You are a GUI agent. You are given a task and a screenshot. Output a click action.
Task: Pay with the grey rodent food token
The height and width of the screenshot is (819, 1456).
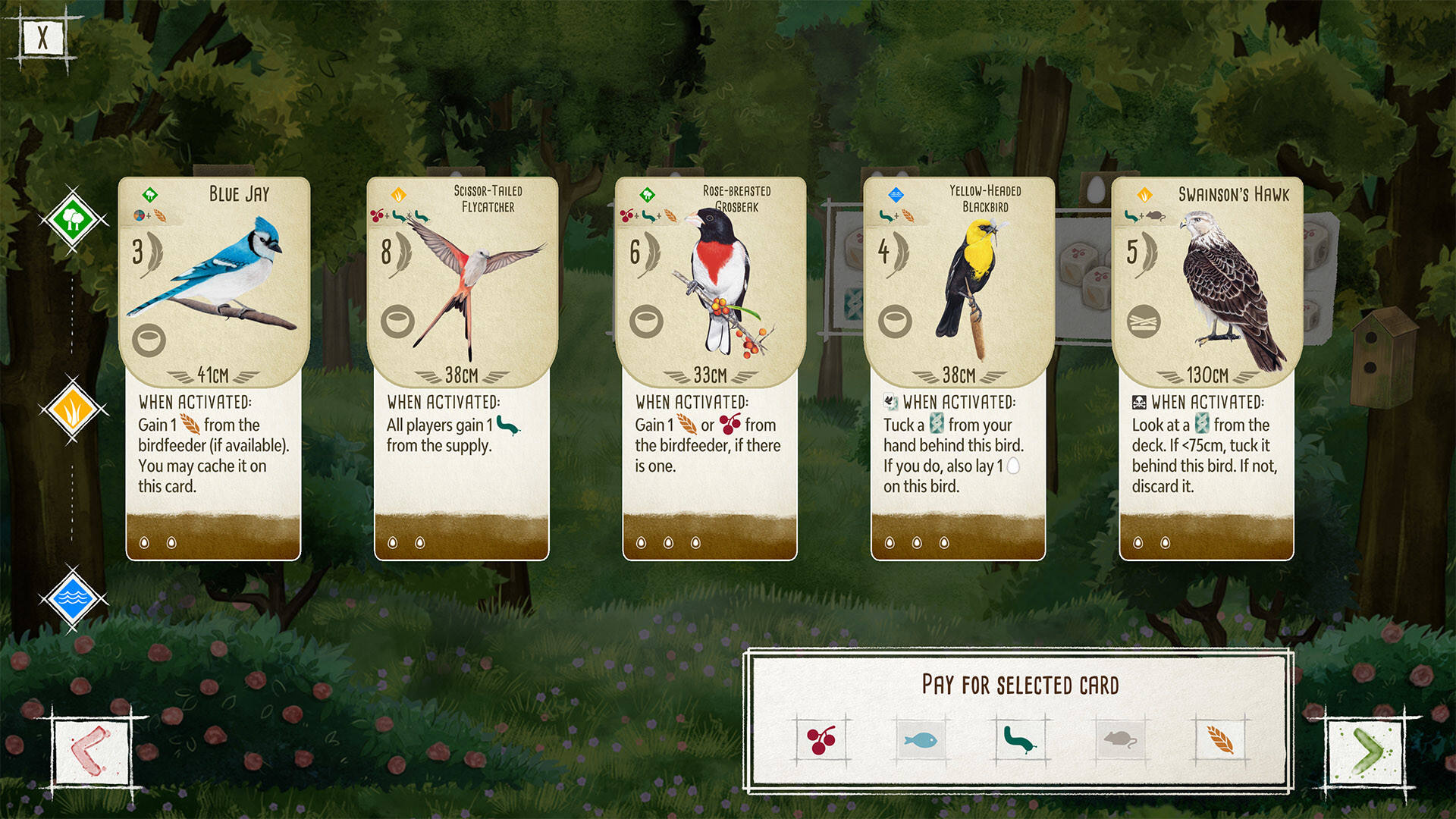point(1120,739)
